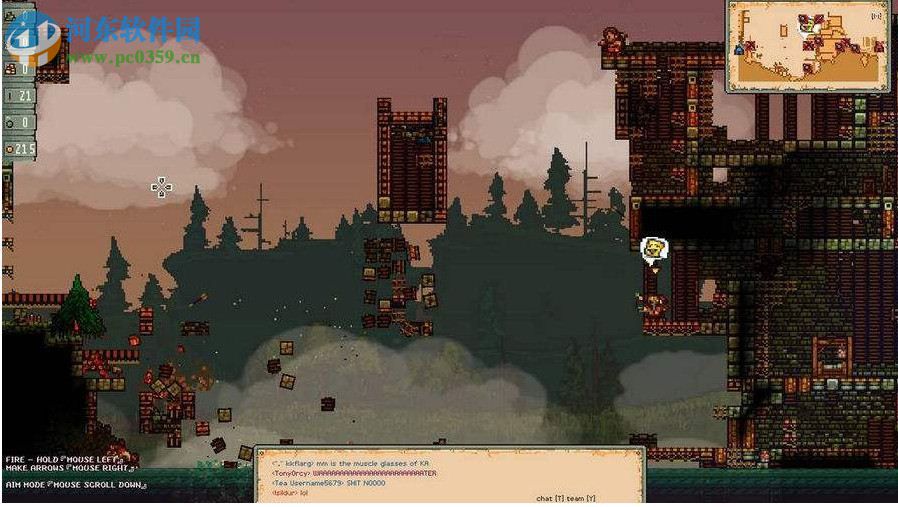Image resolution: width=898 pixels, height=507 pixels.
Task: Open the minimap in the corner
Action: point(808,46)
